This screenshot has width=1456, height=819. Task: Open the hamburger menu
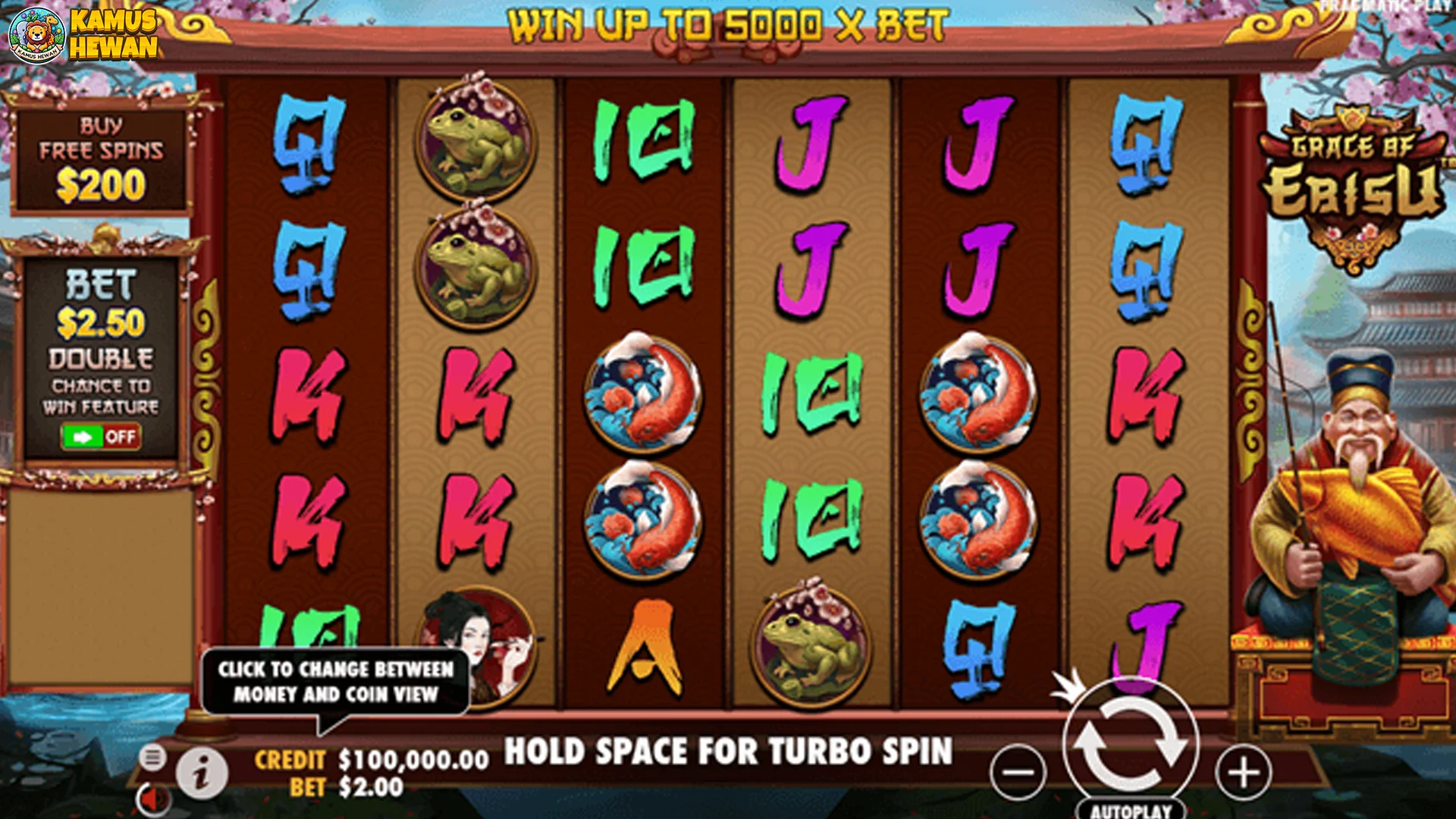point(152,756)
